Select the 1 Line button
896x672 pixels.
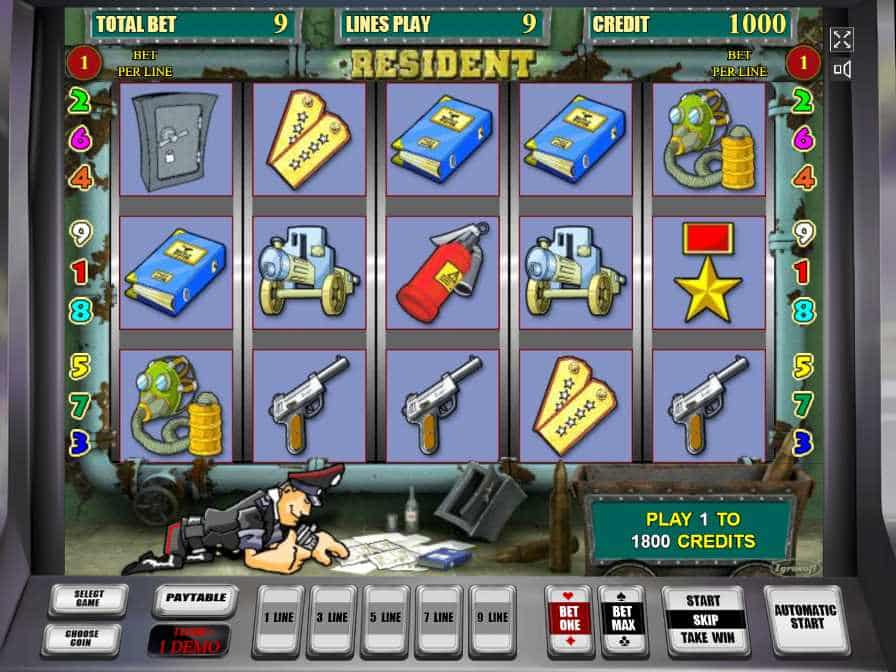click(277, 619)
